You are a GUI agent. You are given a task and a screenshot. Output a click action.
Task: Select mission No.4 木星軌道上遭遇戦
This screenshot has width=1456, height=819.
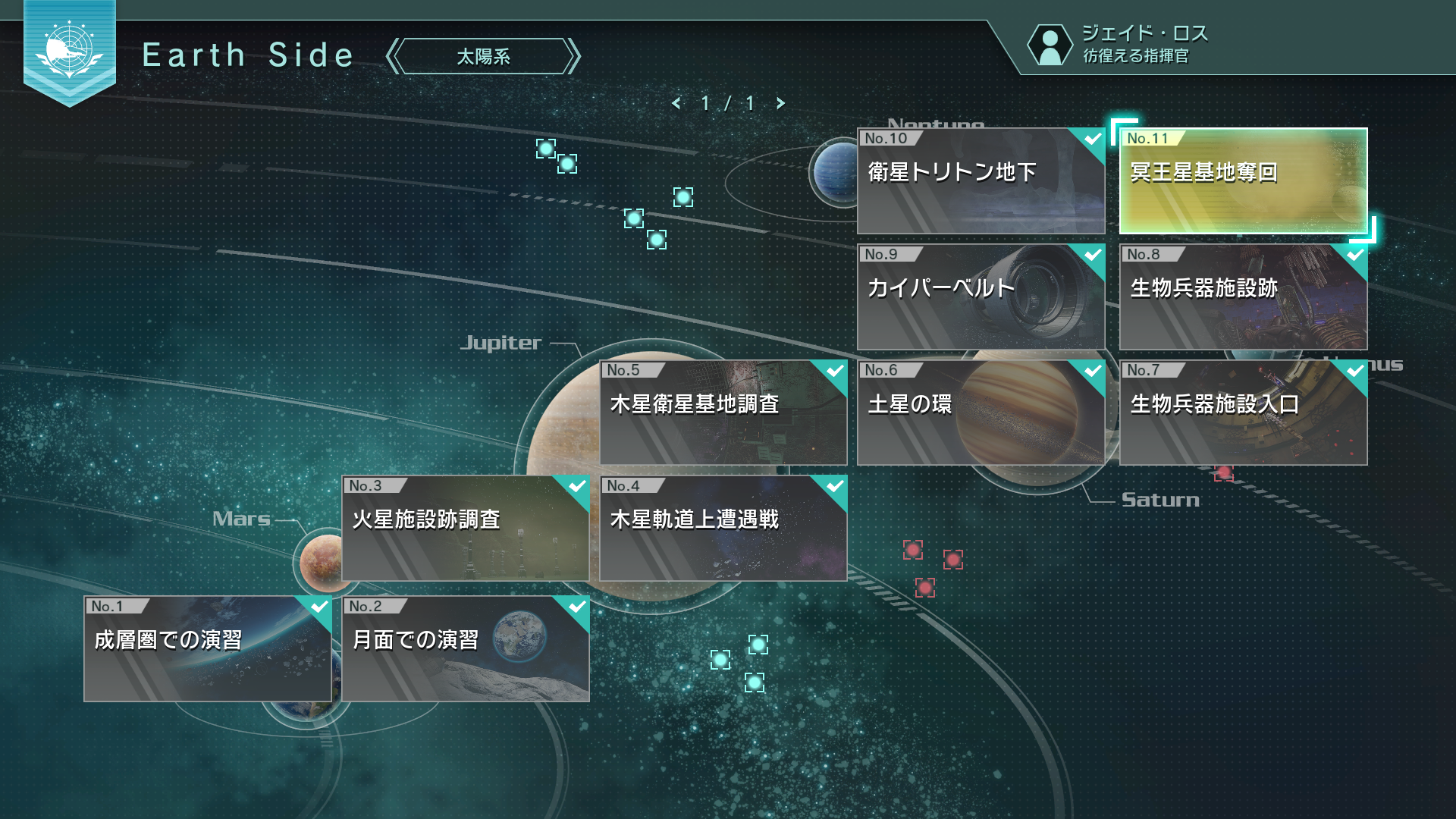click(723, 528)
